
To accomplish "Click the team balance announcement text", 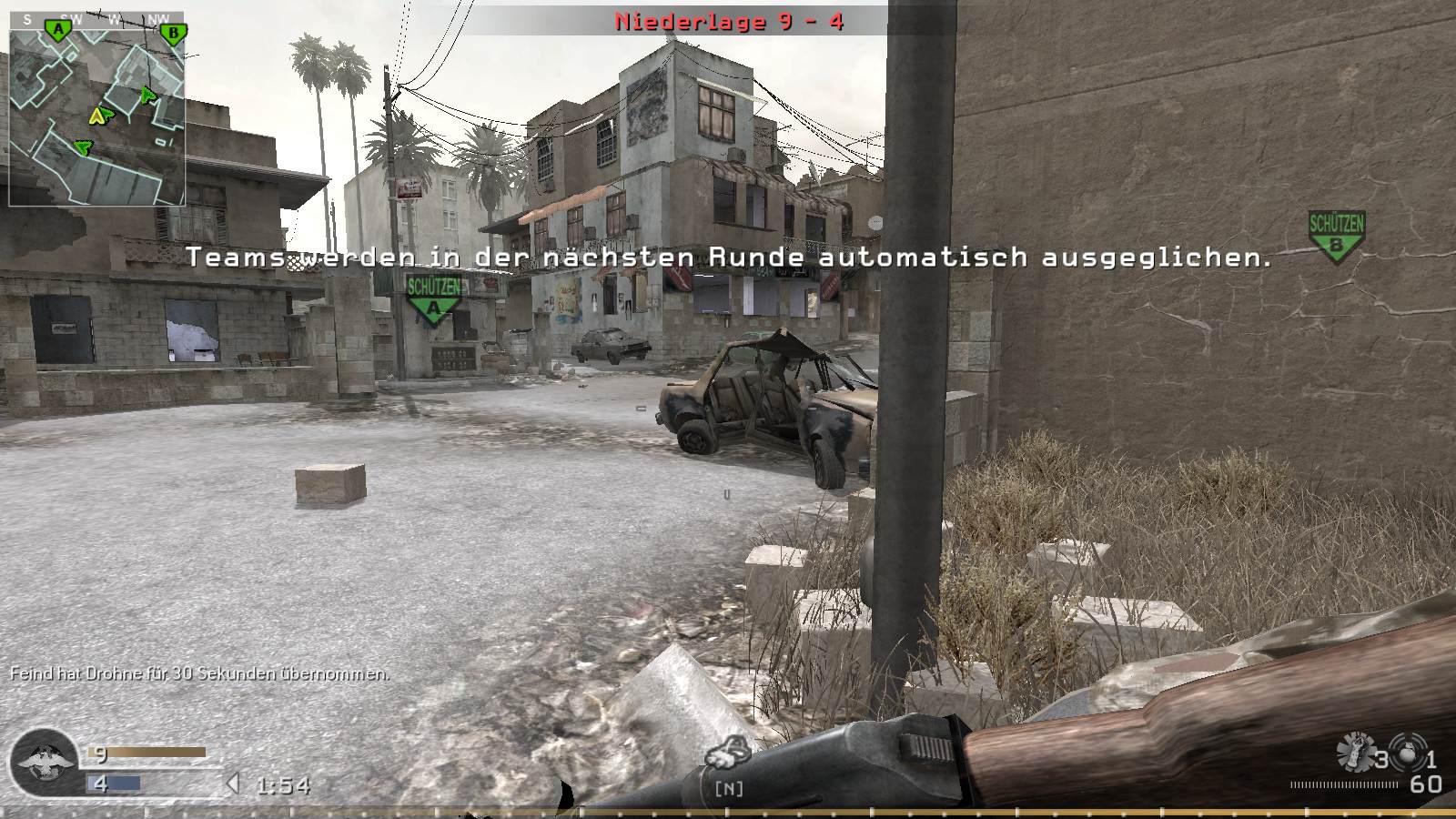I will click(728, 258).
